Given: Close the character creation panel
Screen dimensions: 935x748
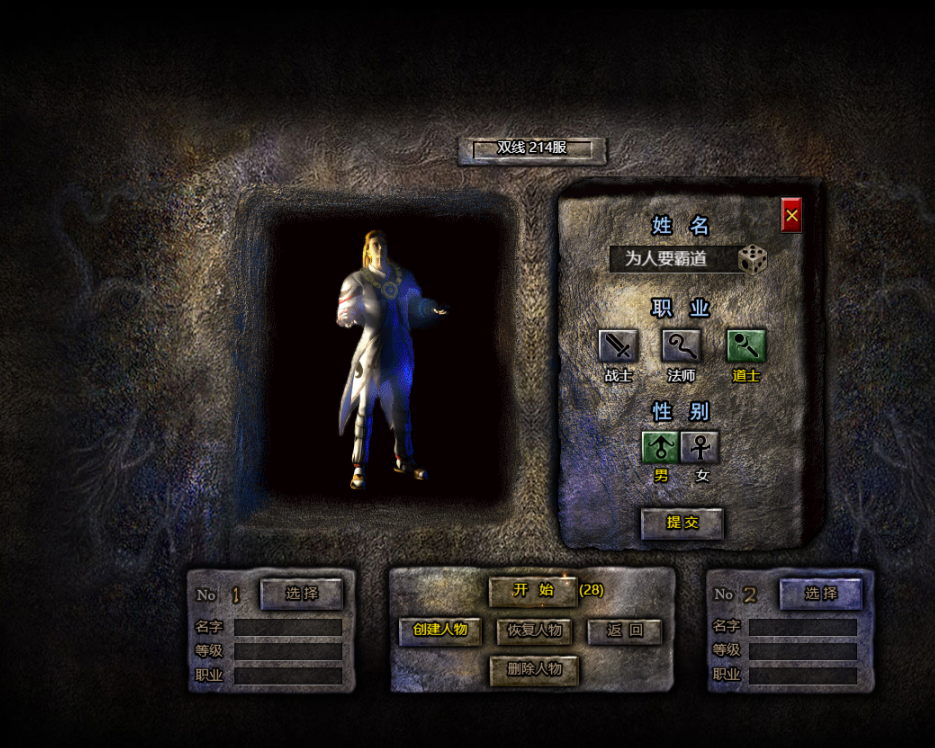Looking at the screenshot, I should (x=791, y=215).
